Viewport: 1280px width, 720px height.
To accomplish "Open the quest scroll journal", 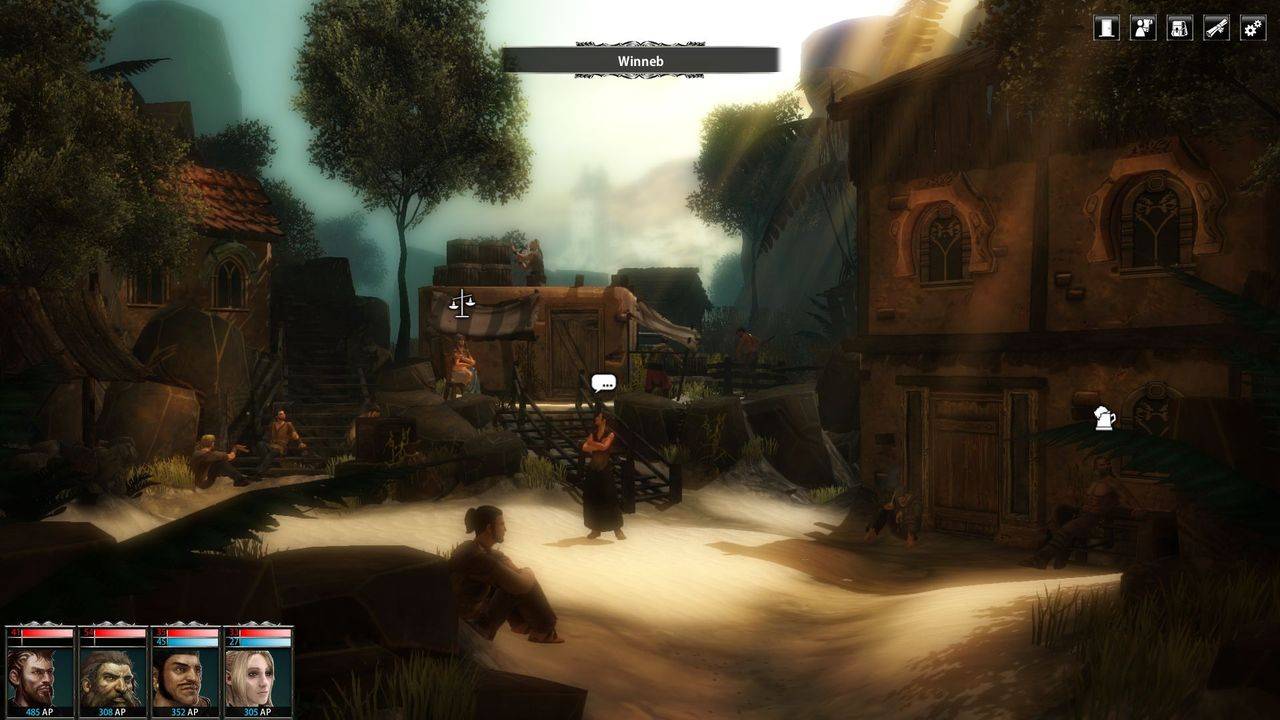I will [1216, 28].
